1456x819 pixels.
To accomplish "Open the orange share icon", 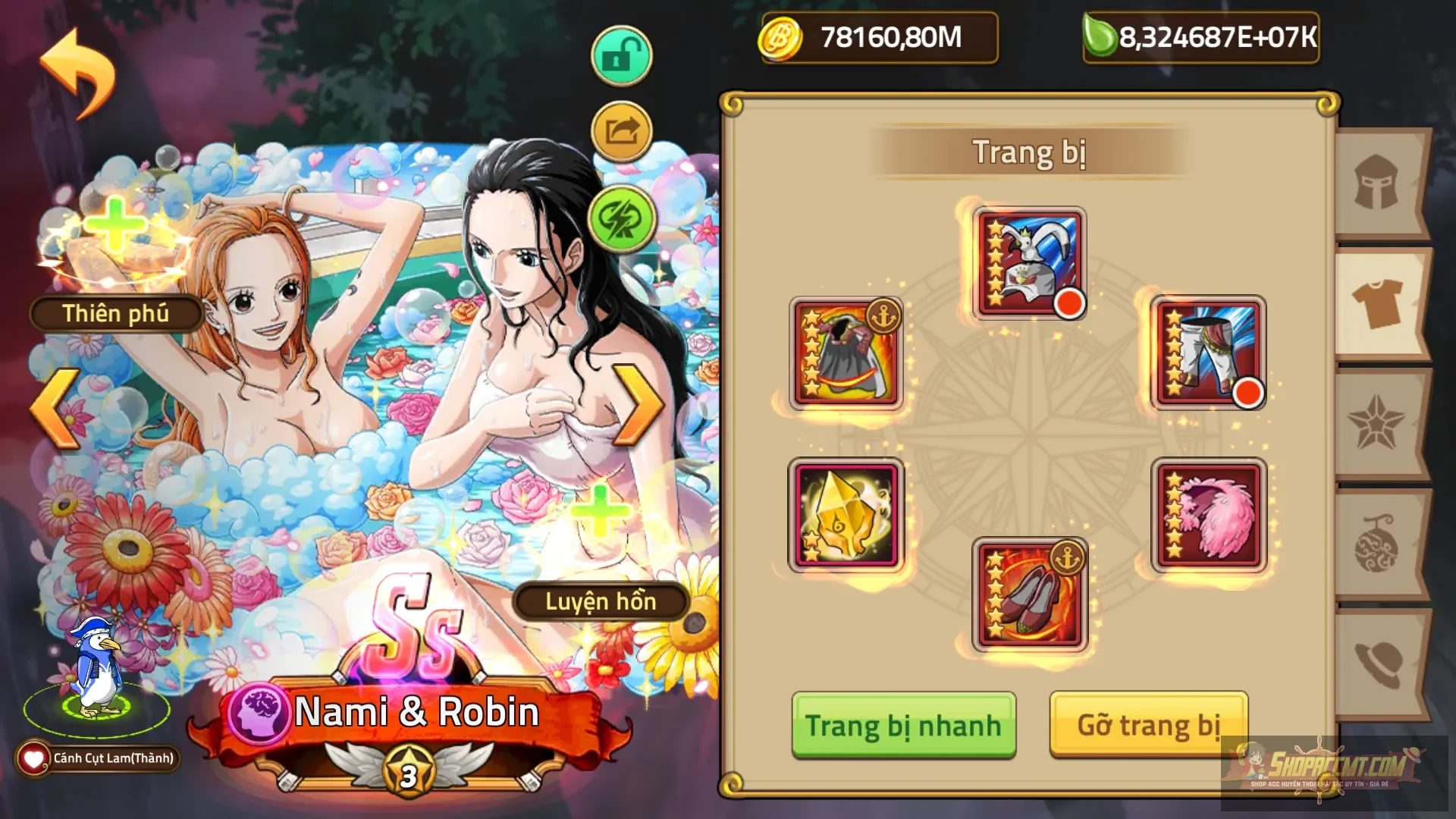I will [x=620, y=129].
